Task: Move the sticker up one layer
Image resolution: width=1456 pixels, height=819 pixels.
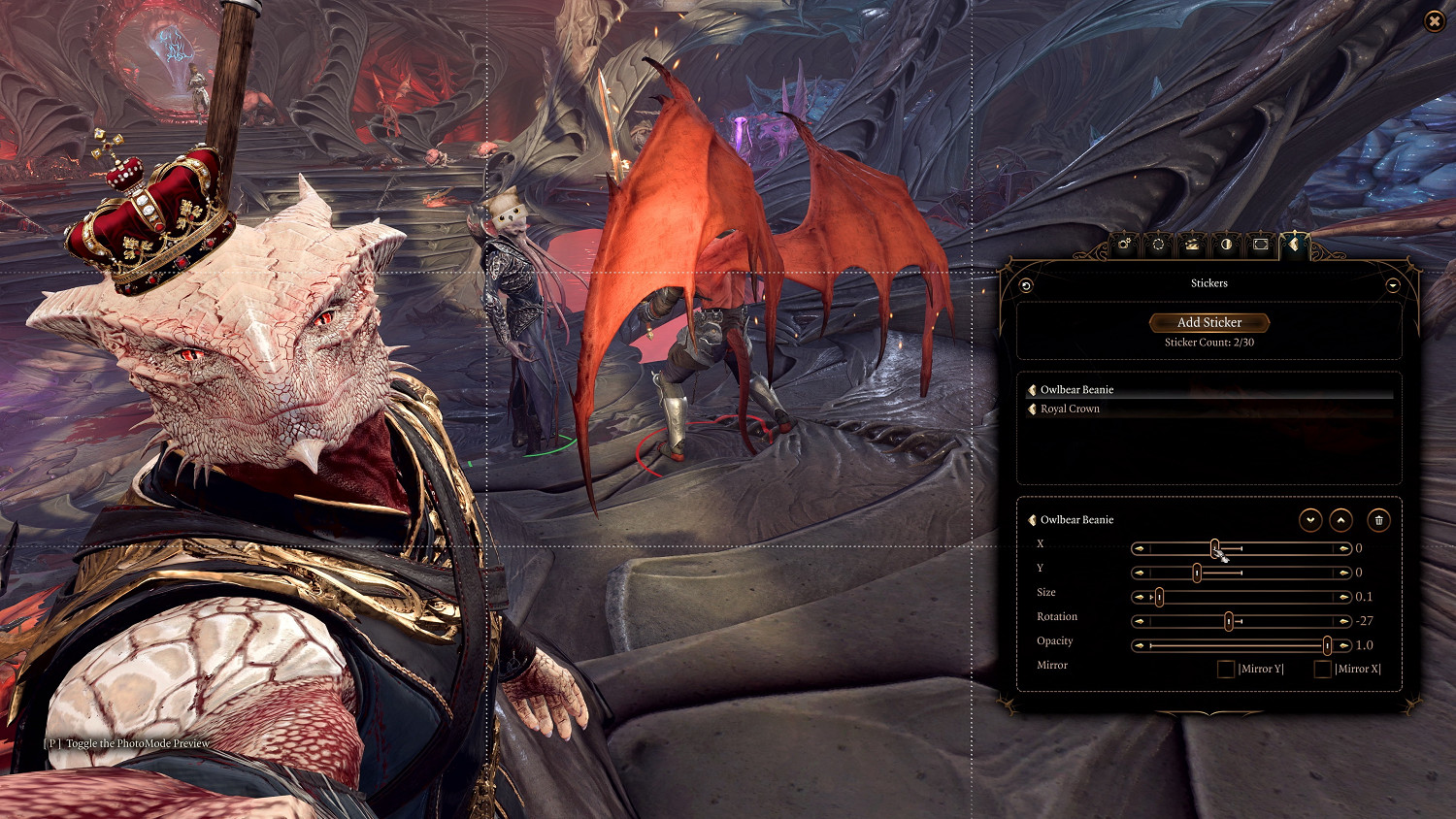Action: pyautogui.click(x=1340, y=520)
